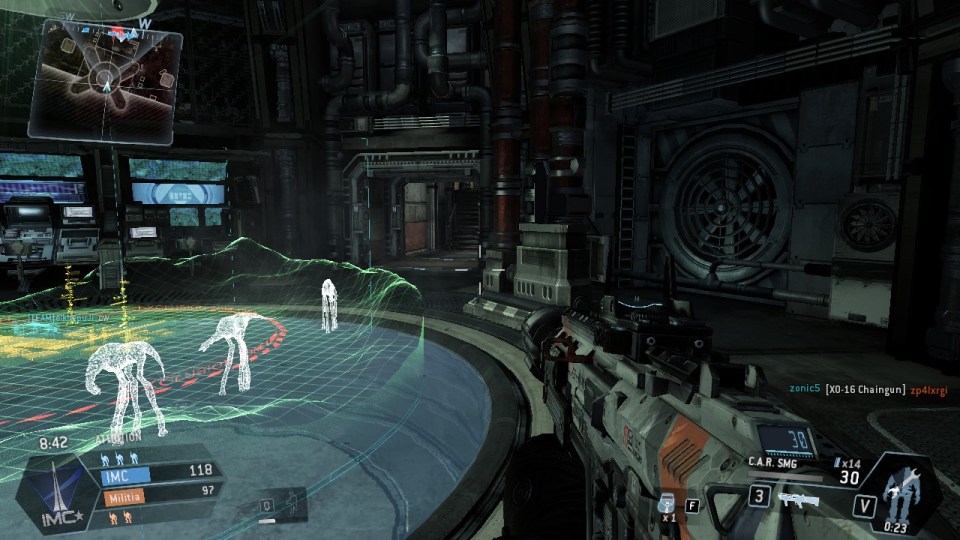Choose the anti-titan weapon icon
This screenshot has height=540, width=960.
point(797,497)
